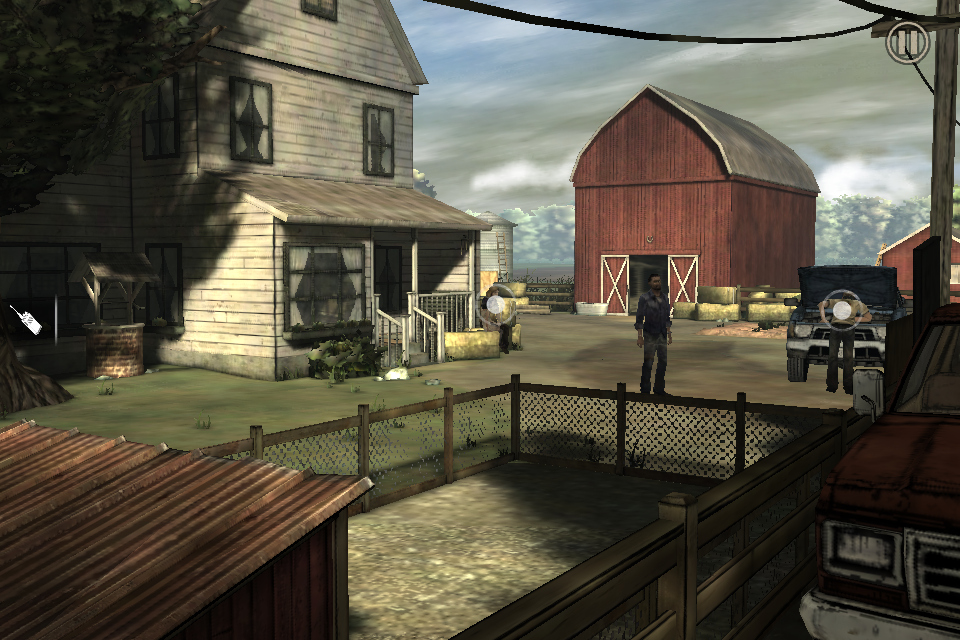Tap the interaction marker by the blue truck
Image resolution: width=960 pixels, height=640 pixels.
[x=842, y=311]
